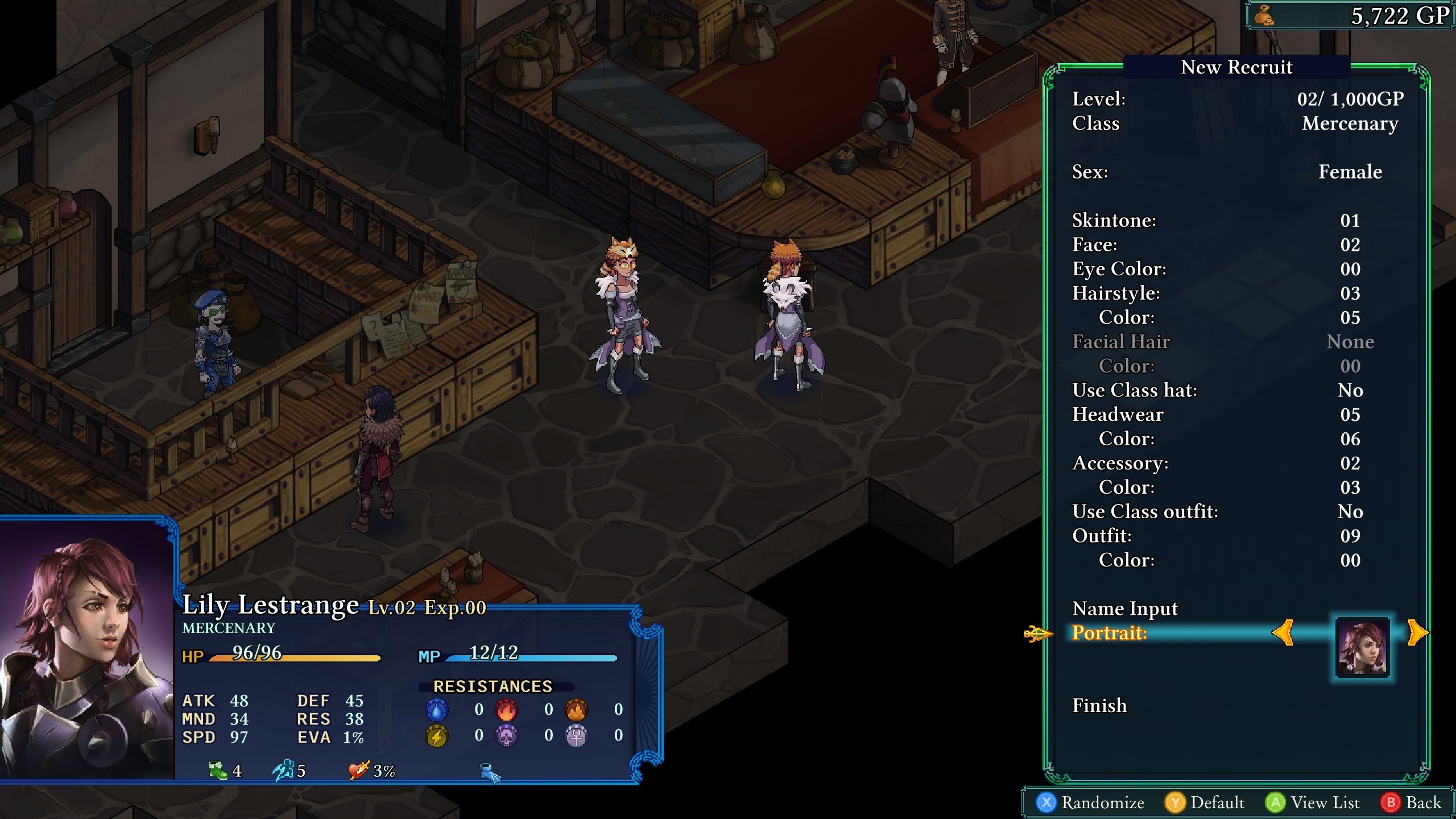Viewport: 1456px width, 819px height.
Task: Click the left arrow beside the portrait
Action: point(1283,632)
